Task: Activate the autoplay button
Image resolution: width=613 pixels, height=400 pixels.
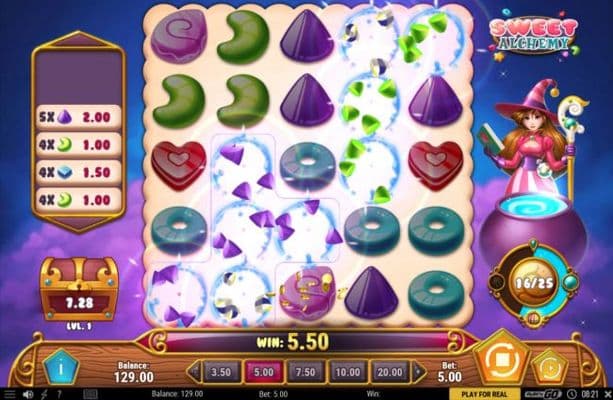Action: 546,364
